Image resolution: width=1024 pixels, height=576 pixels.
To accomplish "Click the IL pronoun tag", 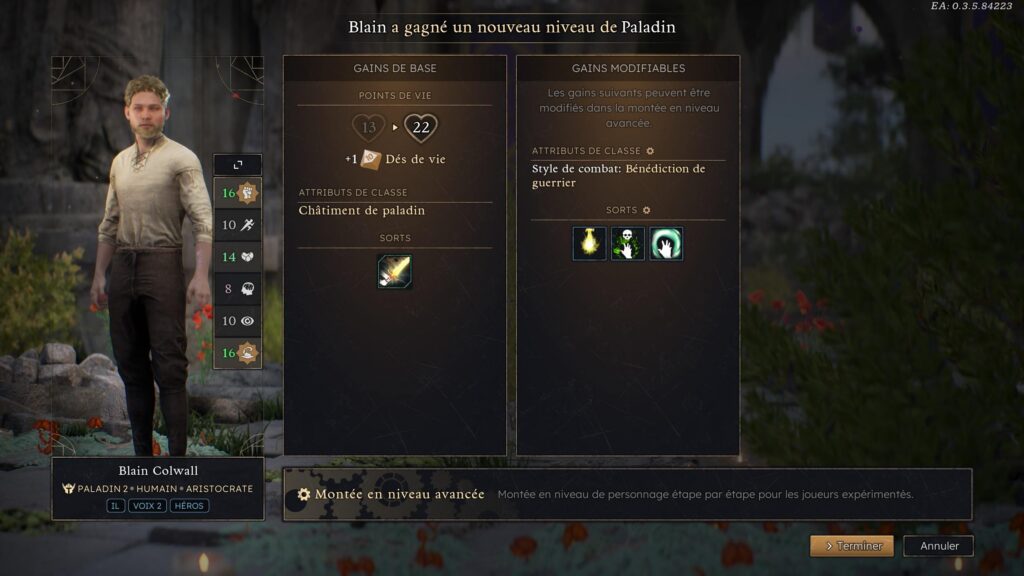I will coord(116,506).
